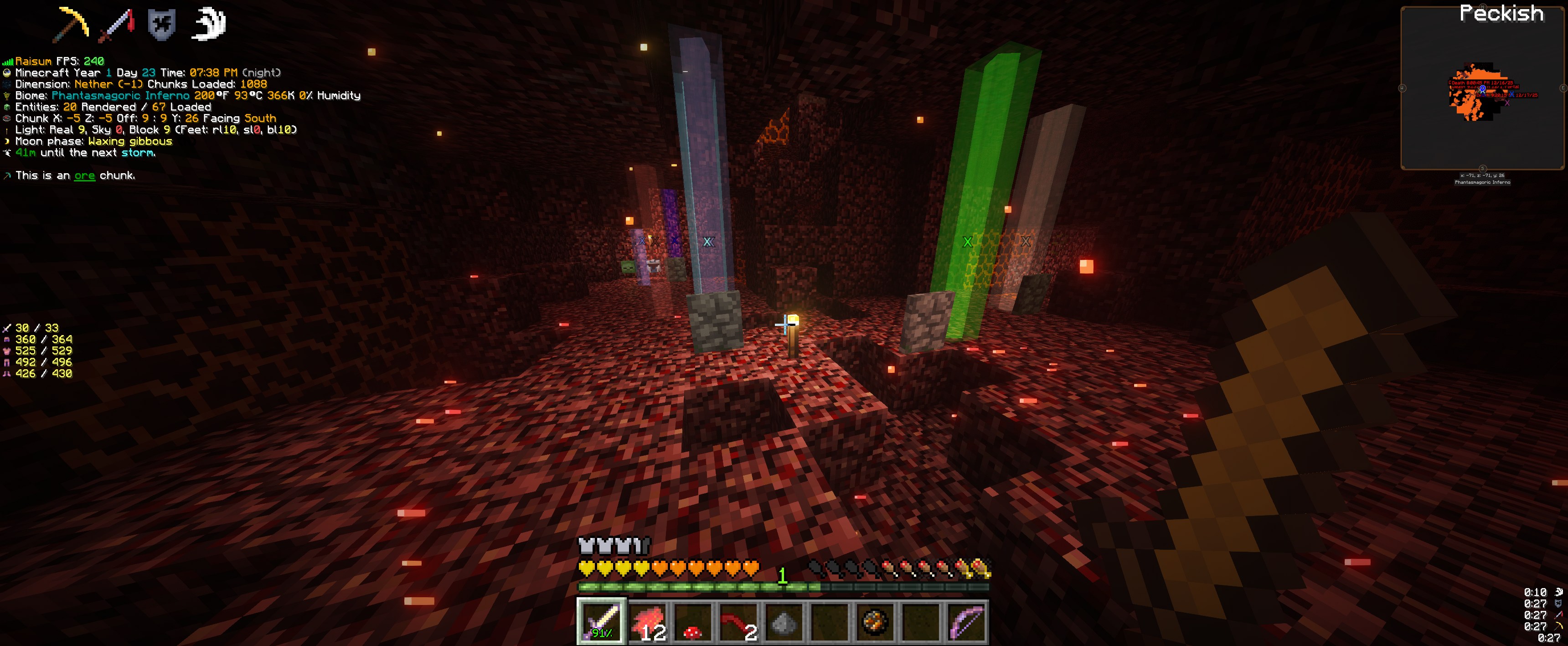Choose the red item stack of 12
The image size is (1568, 646).
[x=648, y=622]
